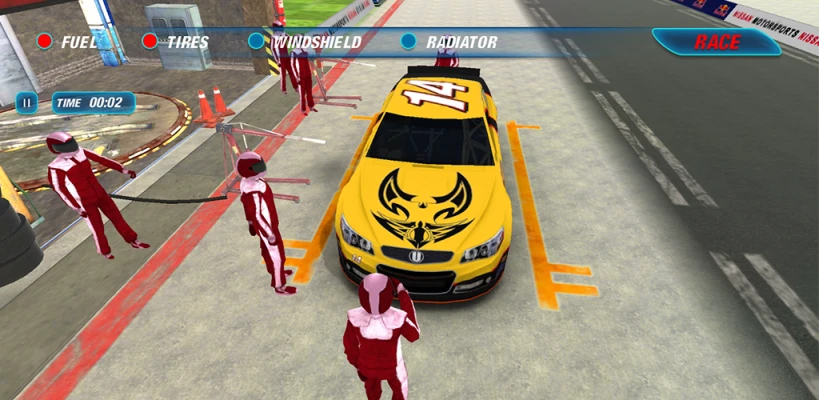Select the Fuel pit stop task
Viewport: 819px width, 400px height.
[68, 42]
